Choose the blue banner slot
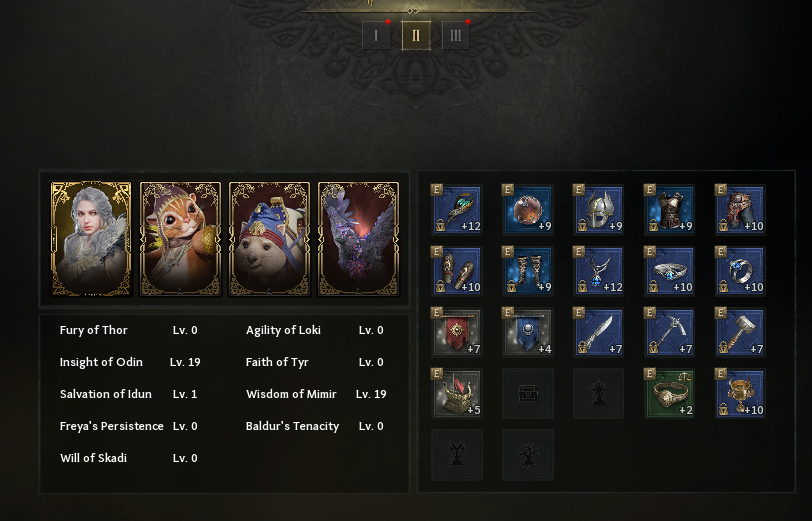The image size is (812, 521). (528, 333)
